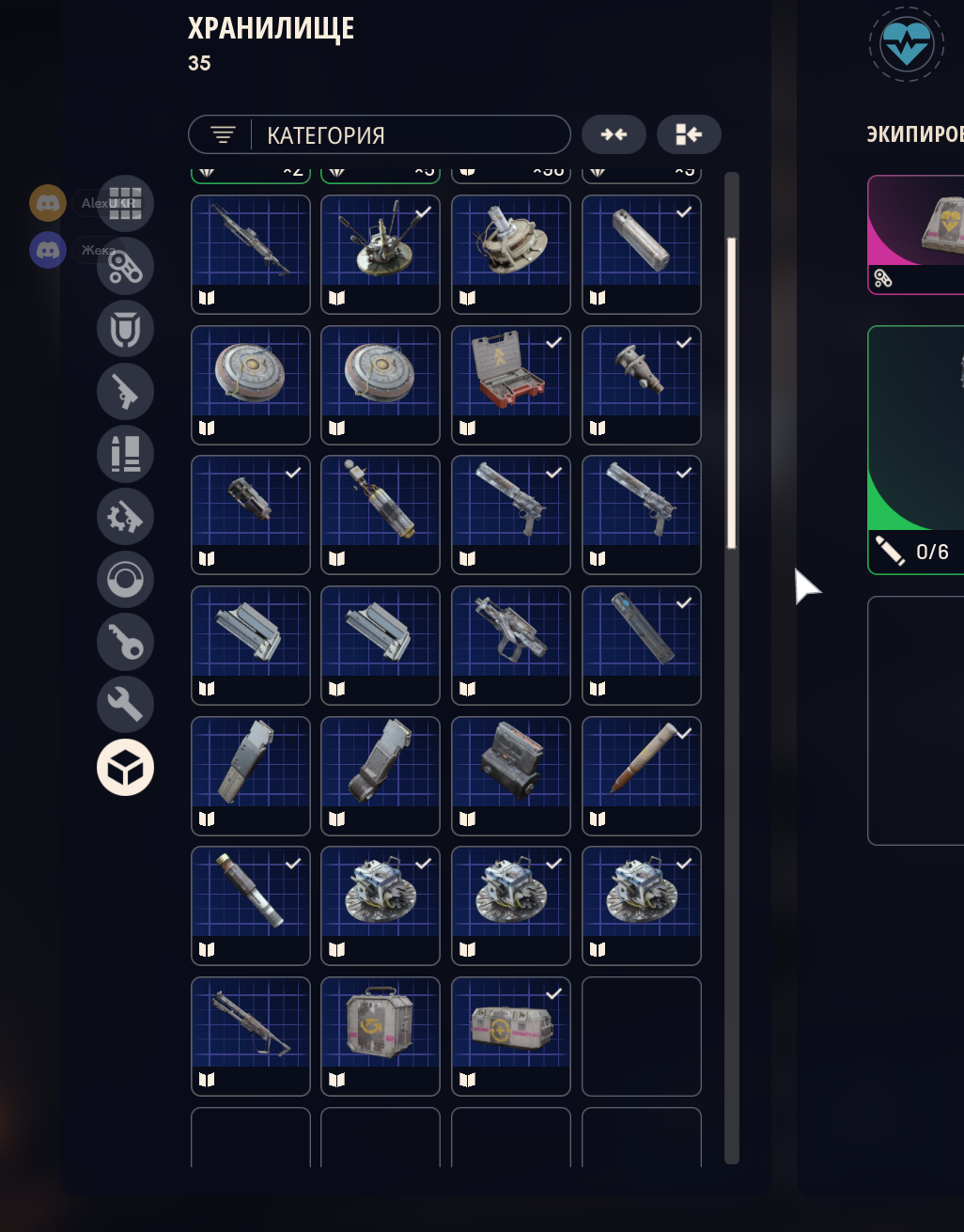This screenshot has width=964, height=1232.
Task: Open the weapon pistol category filter
Action: pos(125,391)
